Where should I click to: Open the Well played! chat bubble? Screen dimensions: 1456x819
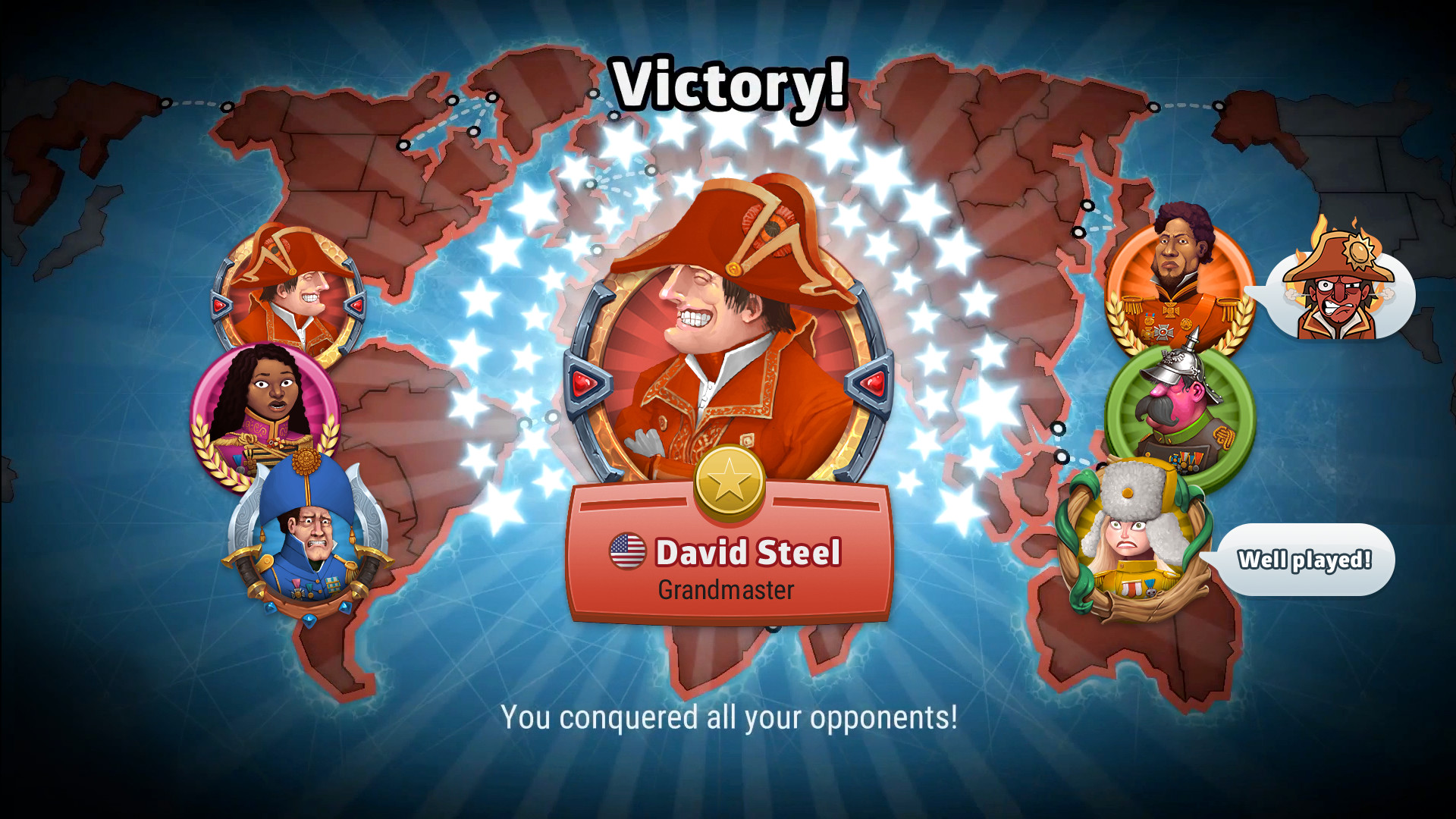click(1306, 559)
